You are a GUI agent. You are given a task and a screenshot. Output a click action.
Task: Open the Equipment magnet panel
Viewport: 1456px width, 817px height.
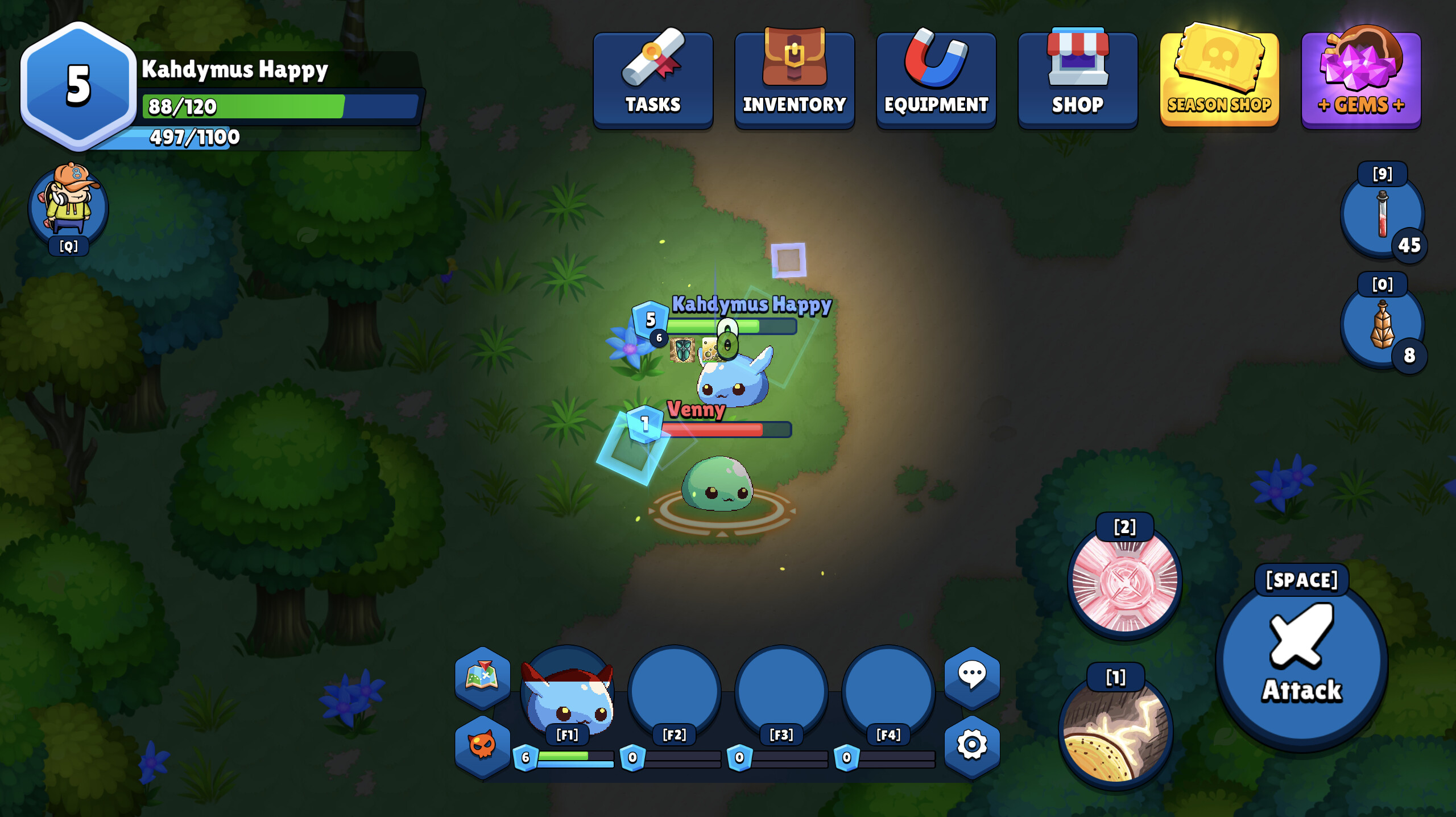pos(936,77)
